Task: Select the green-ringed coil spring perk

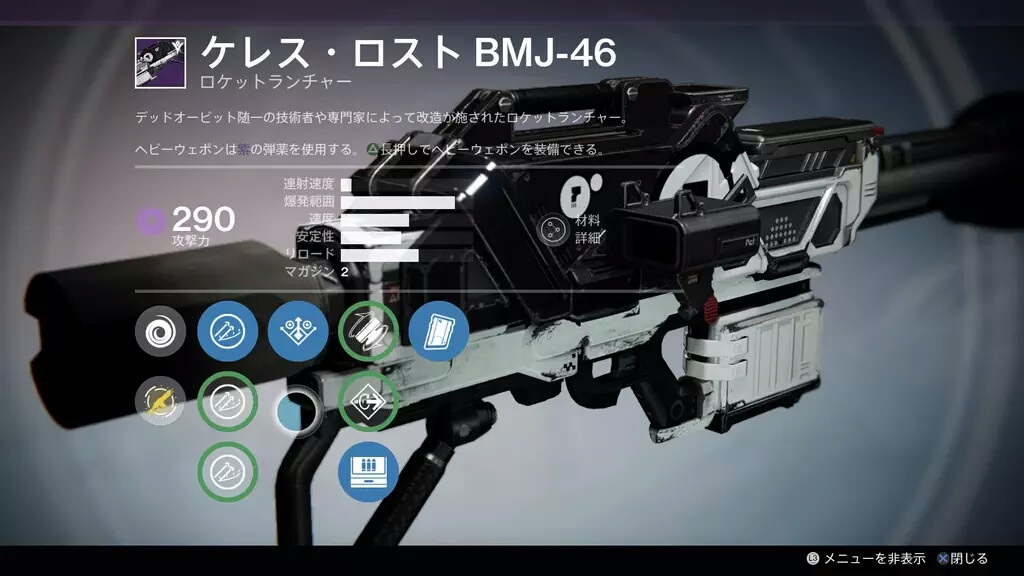Action: (x=369, y=333)
